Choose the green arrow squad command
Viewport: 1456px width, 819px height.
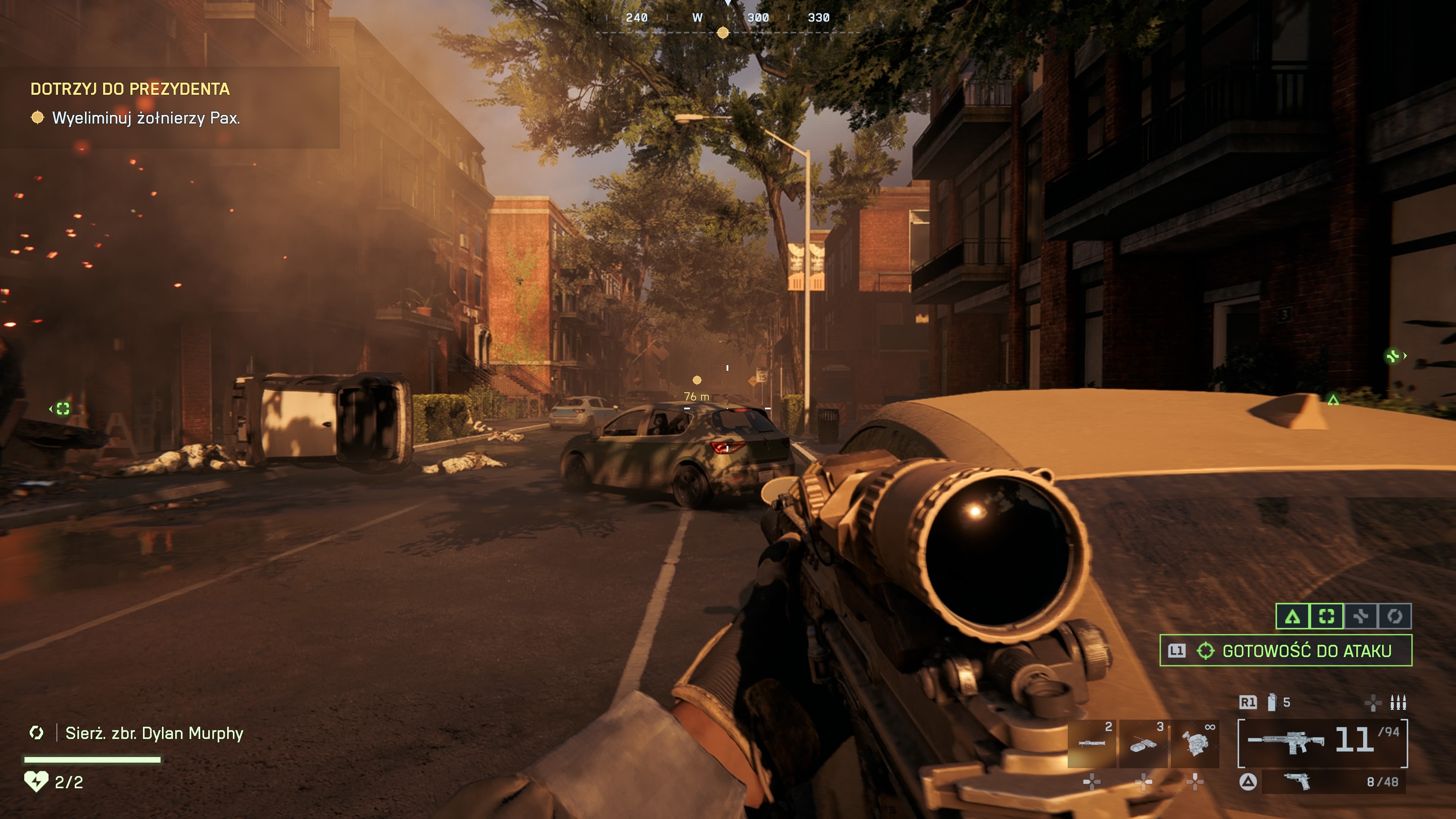coord(1293,616)
